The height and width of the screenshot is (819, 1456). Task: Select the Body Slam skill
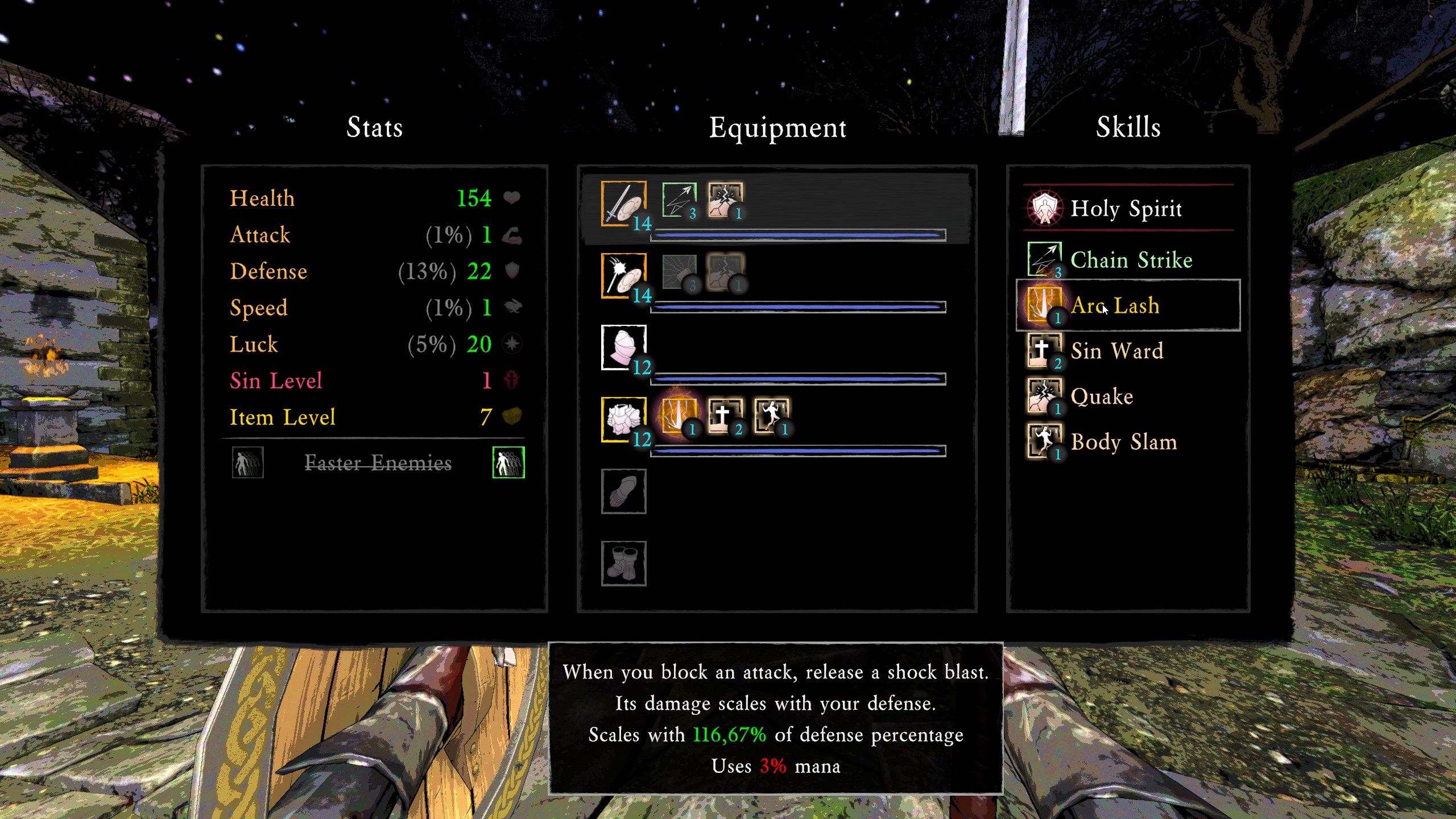click(1124, 442)
